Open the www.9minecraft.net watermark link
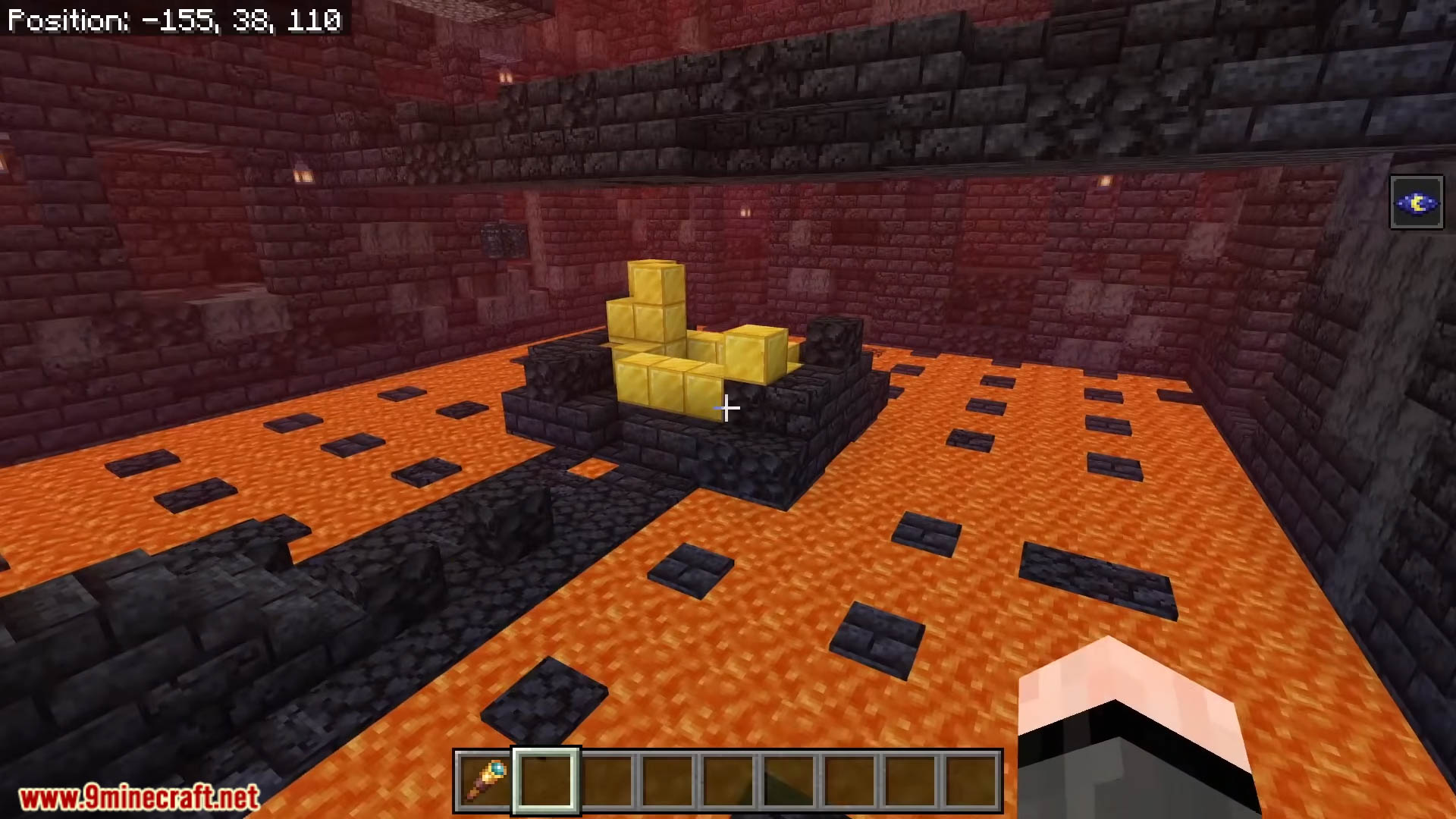 tap(140, 797)
